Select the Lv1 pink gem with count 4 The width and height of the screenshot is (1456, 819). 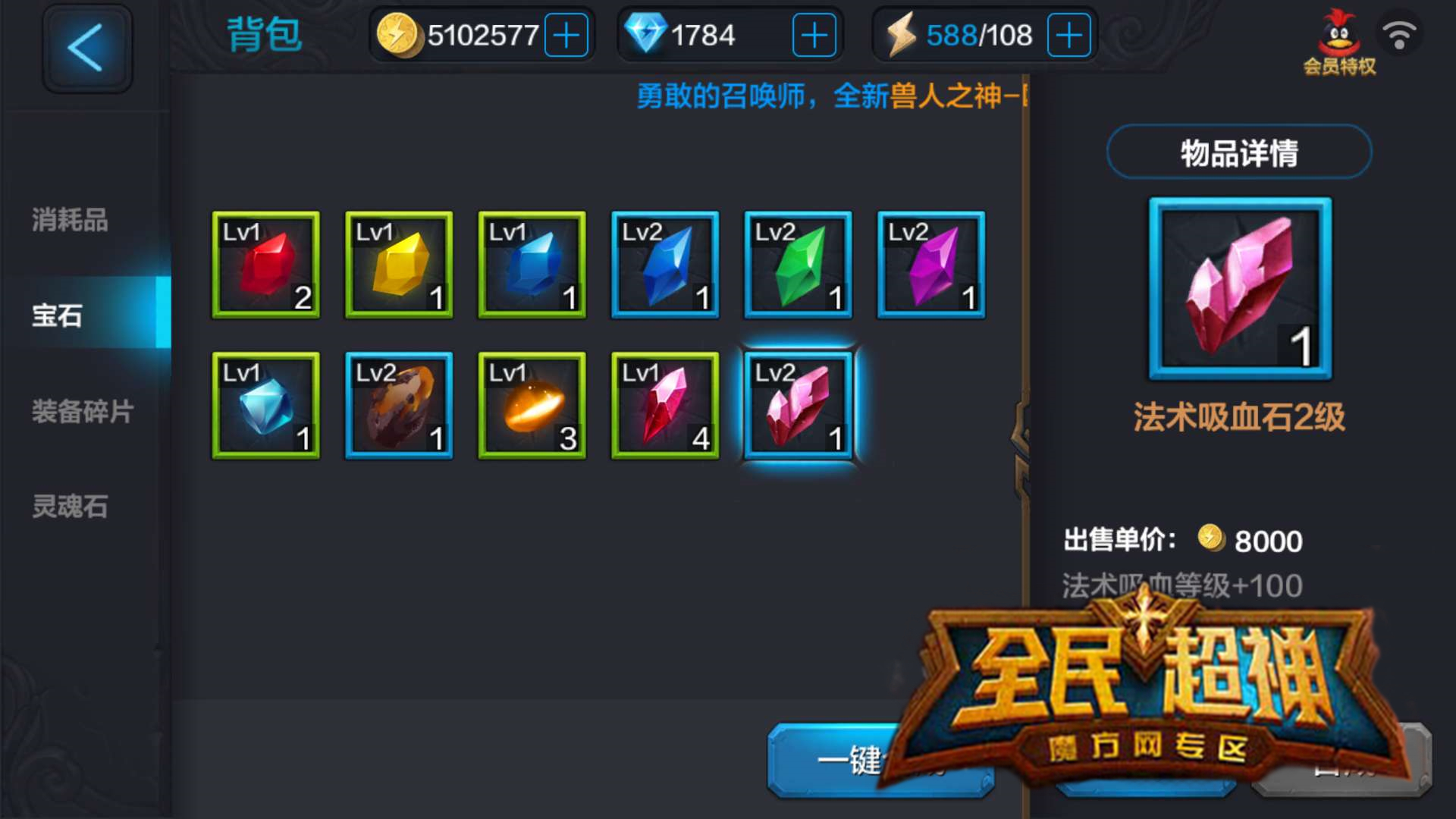[x=664, y=405]
